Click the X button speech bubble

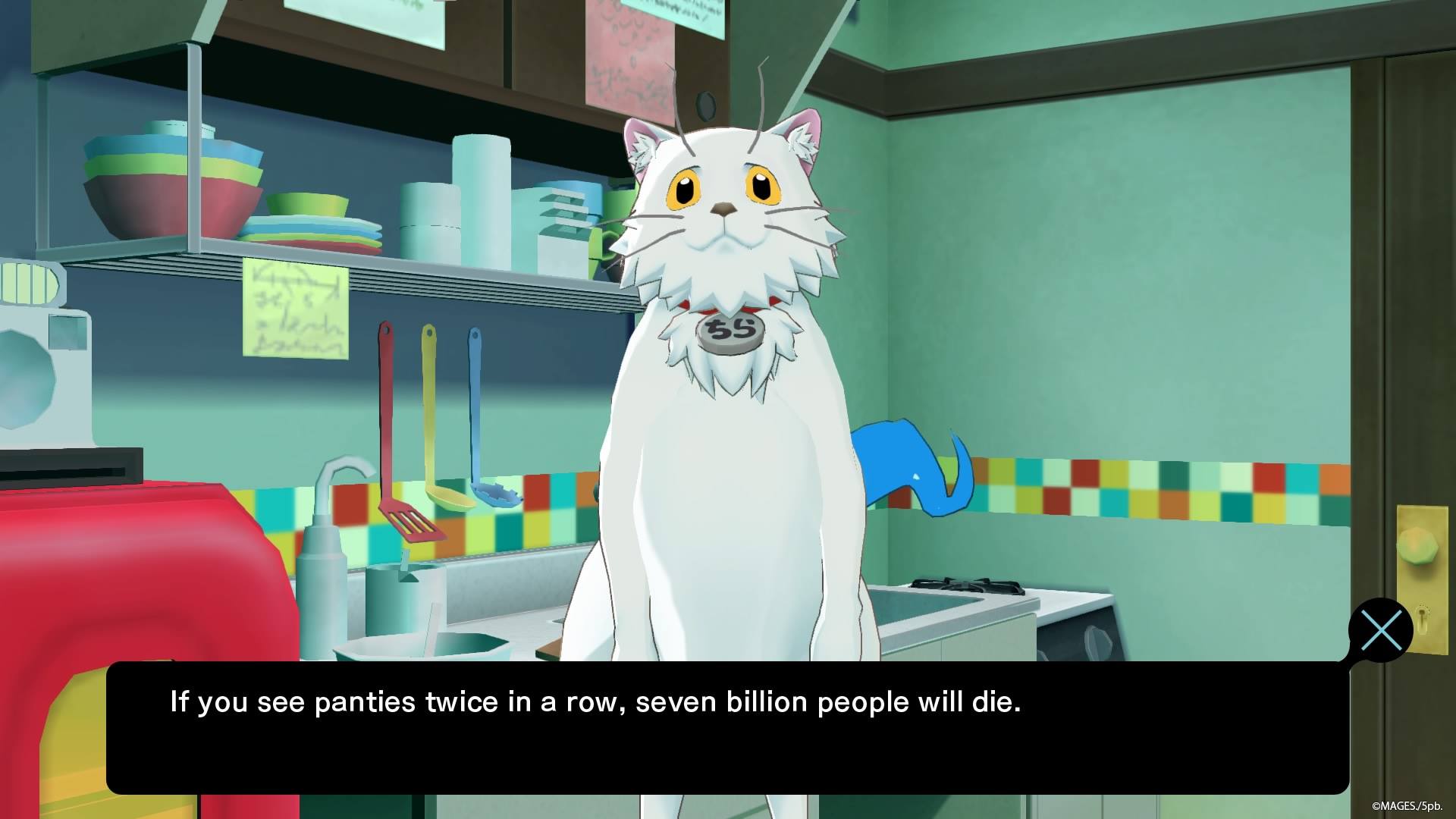coord(1382,629)
